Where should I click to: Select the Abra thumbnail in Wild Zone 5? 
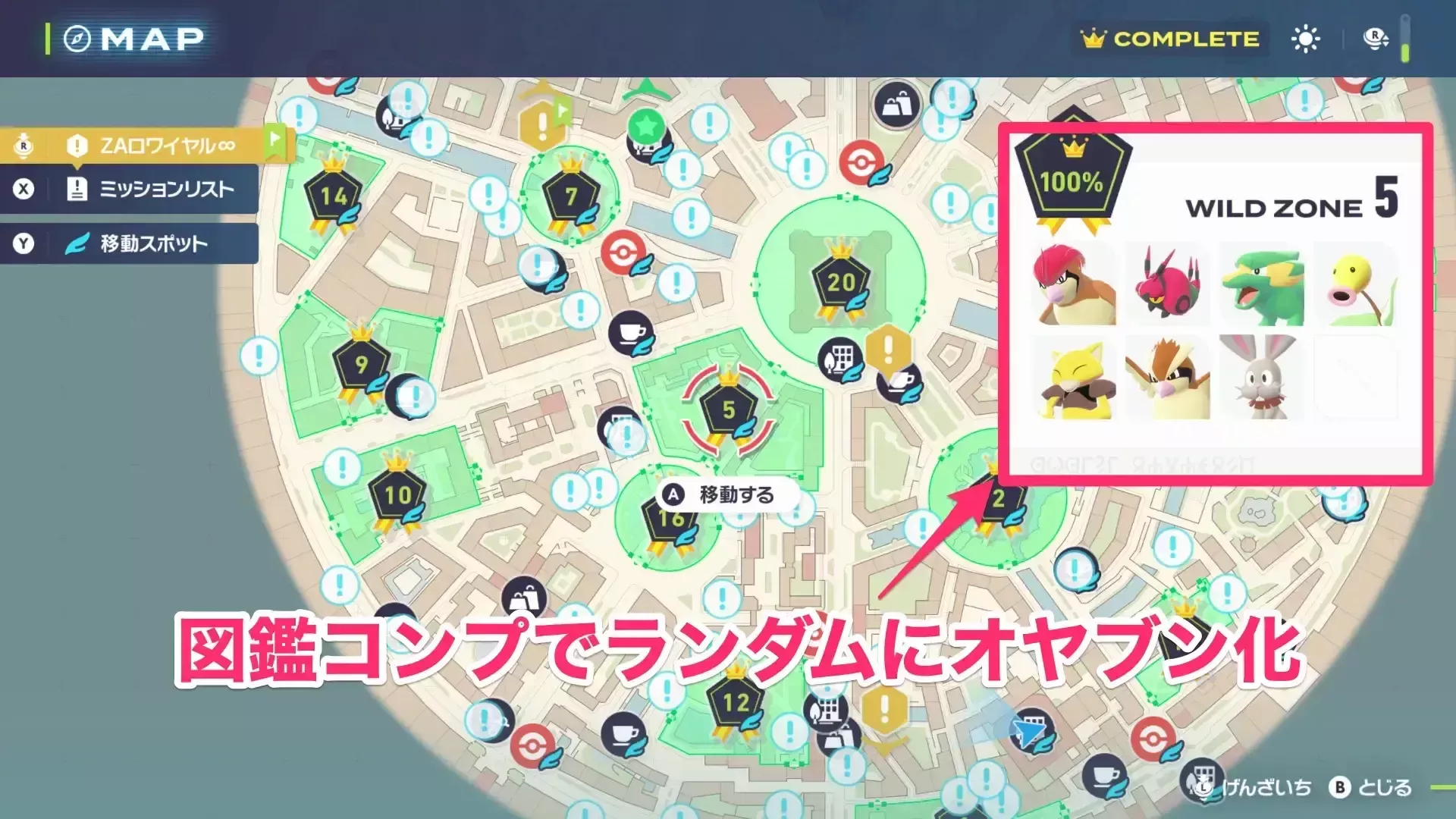tap(1078, 377)
